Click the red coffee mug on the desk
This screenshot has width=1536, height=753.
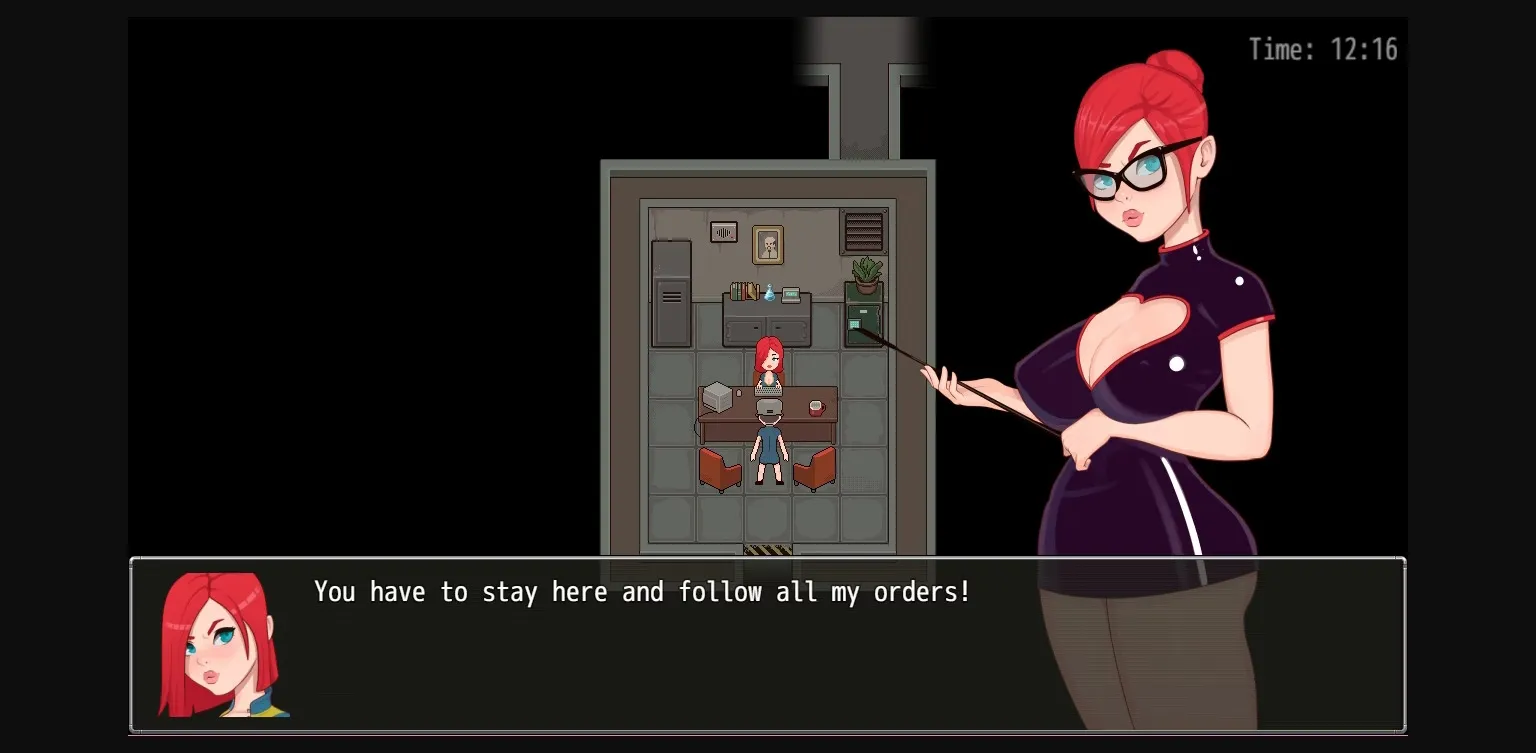click(x=816, y=407)
